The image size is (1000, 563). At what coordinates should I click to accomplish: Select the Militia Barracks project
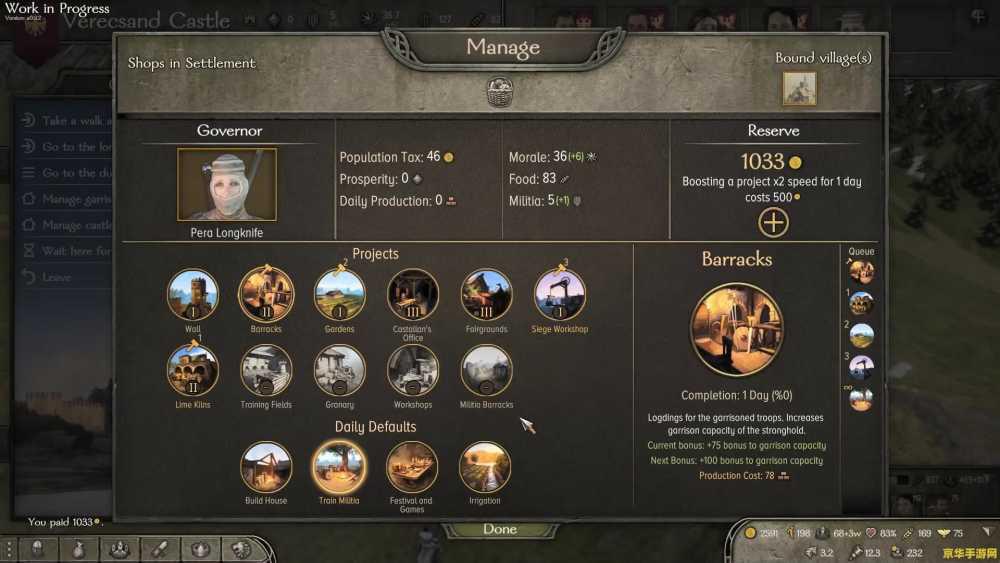click(486, 370)
